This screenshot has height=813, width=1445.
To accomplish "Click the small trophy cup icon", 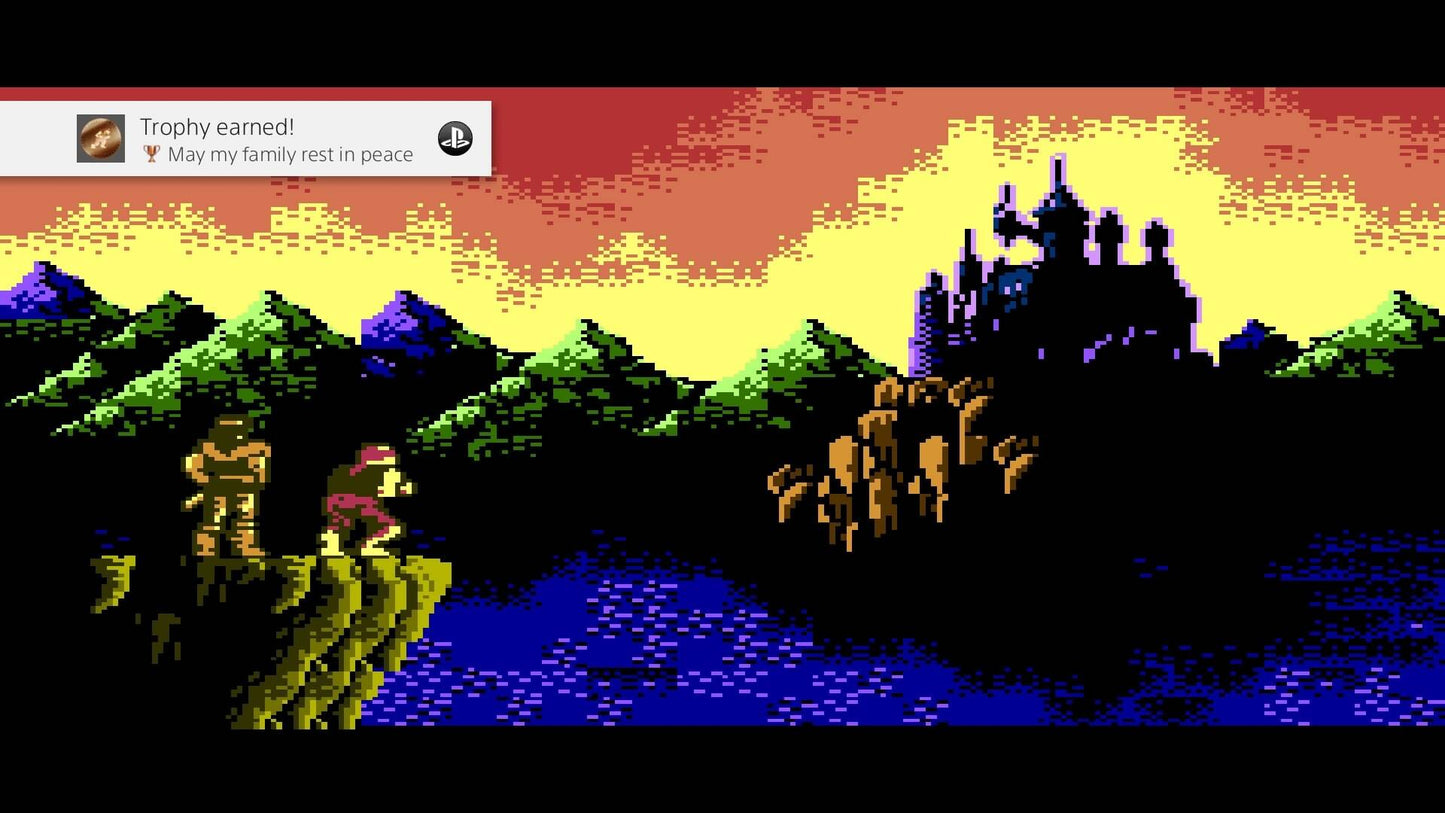I will pos(151,154).
